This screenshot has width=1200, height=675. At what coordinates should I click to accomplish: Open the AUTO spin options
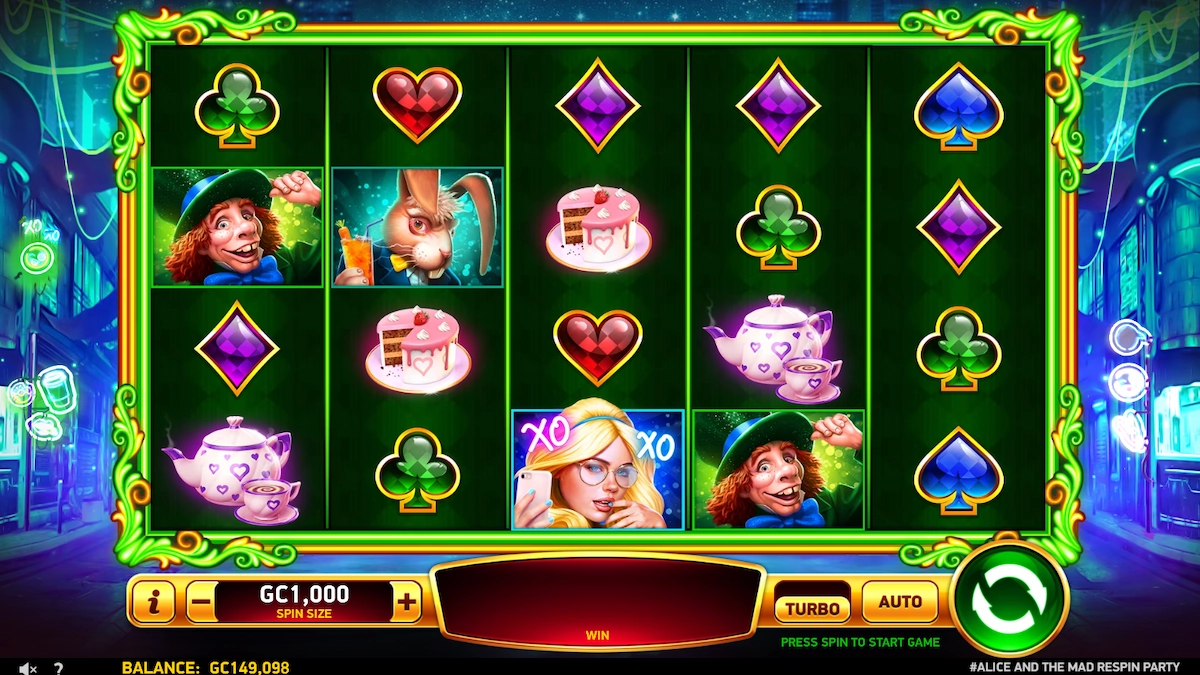tap(899, 602)
